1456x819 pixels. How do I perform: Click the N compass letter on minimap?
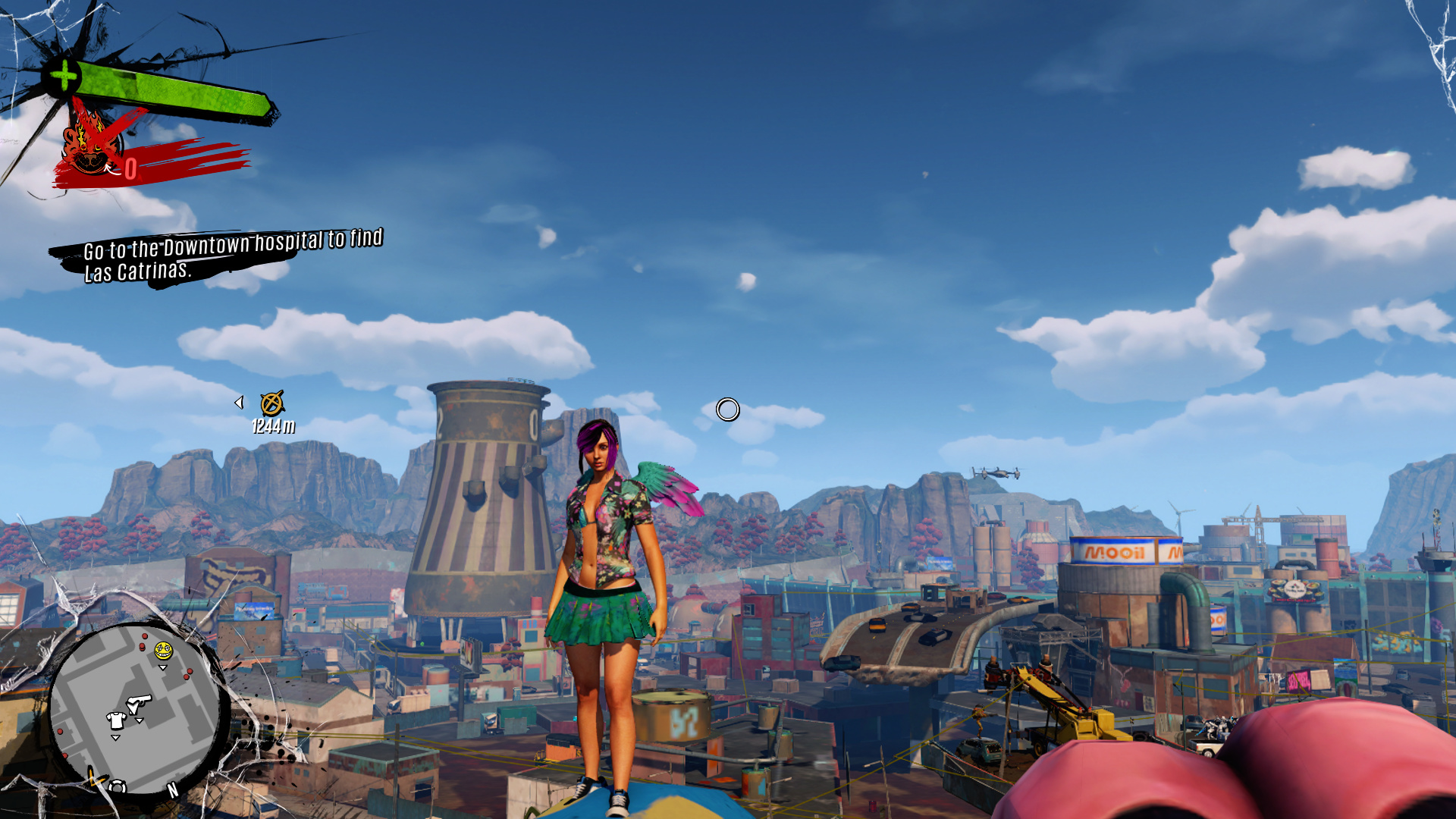click(x=173, y=790)
